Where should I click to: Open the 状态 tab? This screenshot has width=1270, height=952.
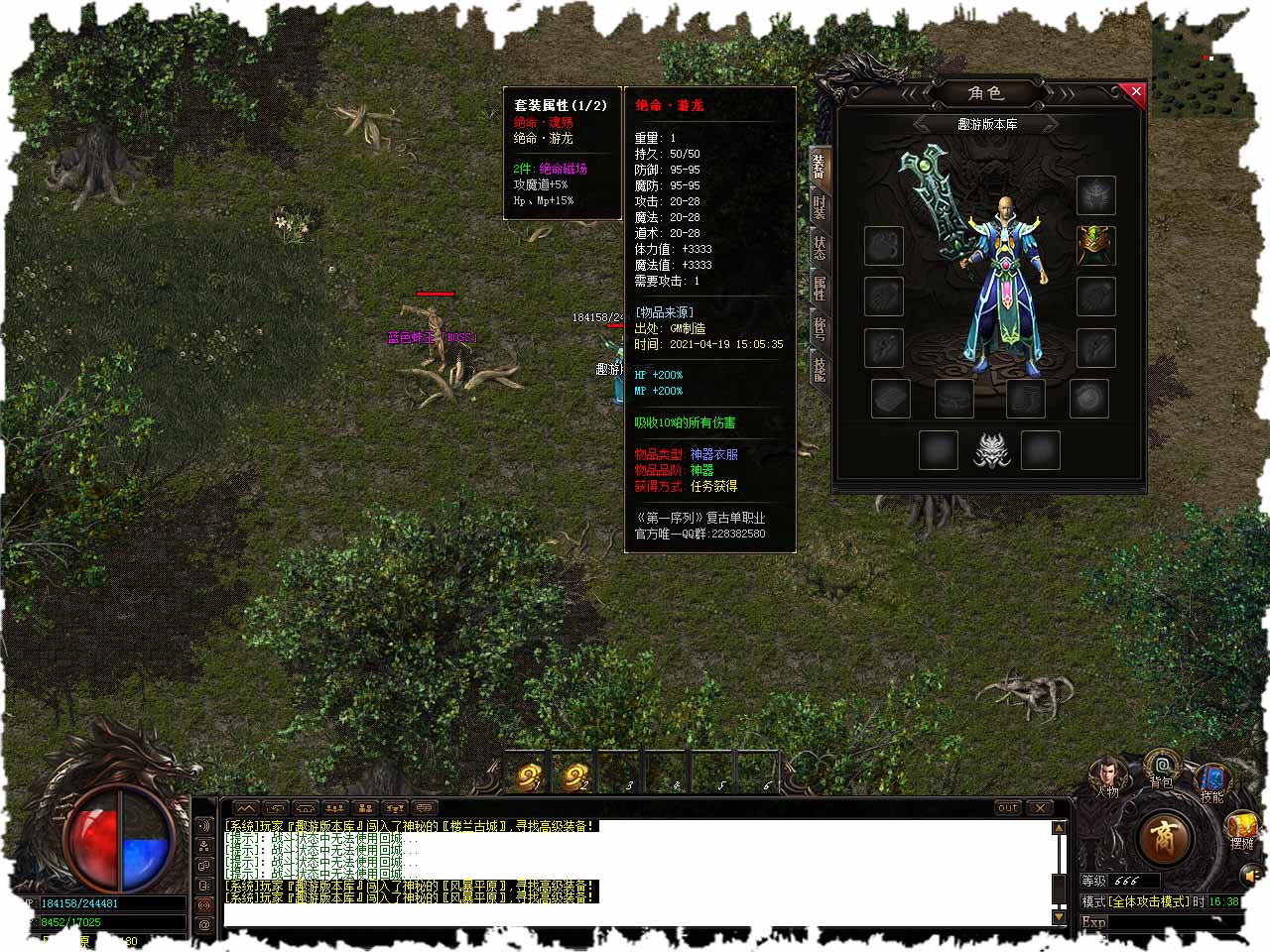tap(820, 248)
